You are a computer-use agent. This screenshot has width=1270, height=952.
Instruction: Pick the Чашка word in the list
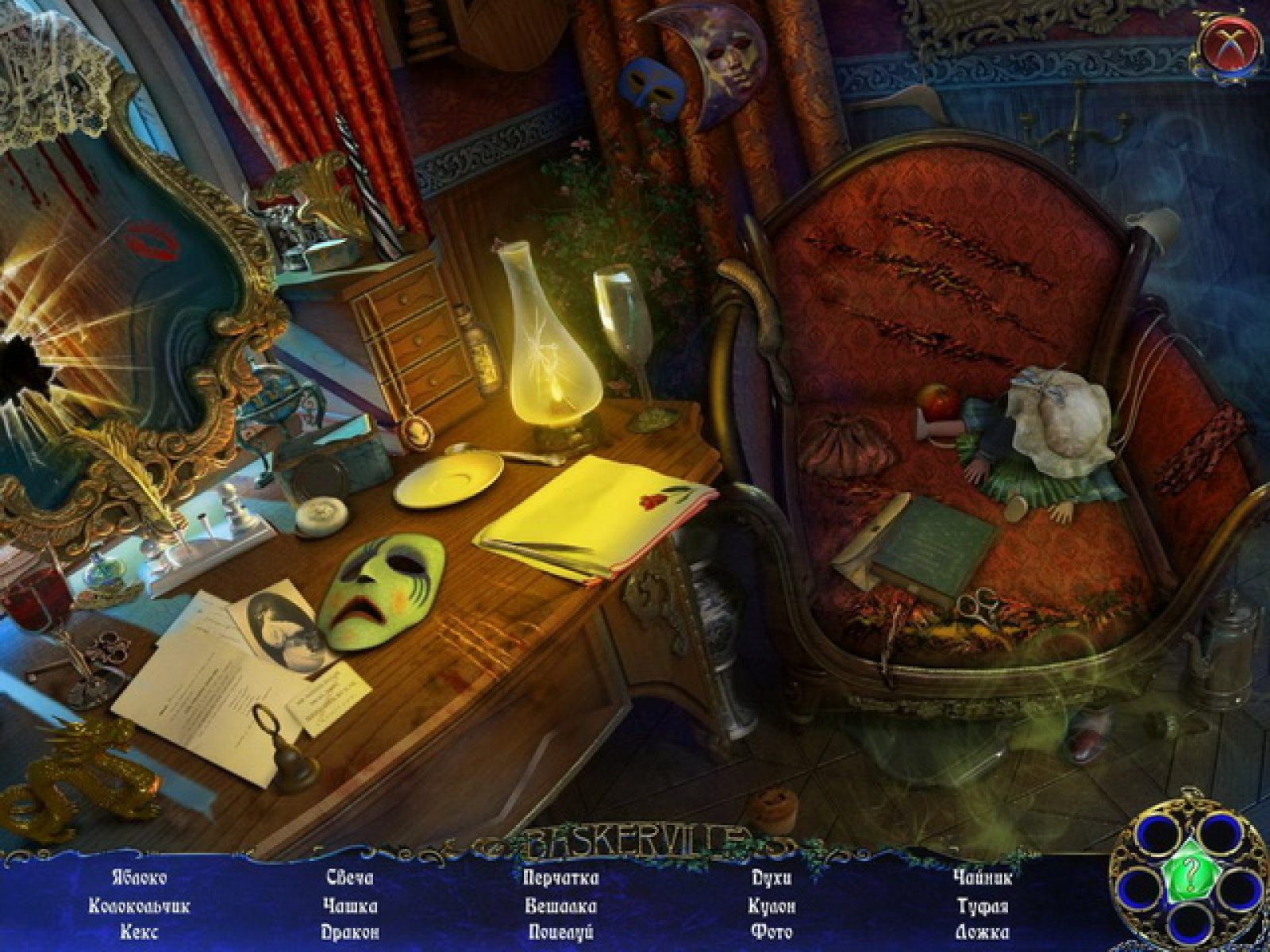350,905
